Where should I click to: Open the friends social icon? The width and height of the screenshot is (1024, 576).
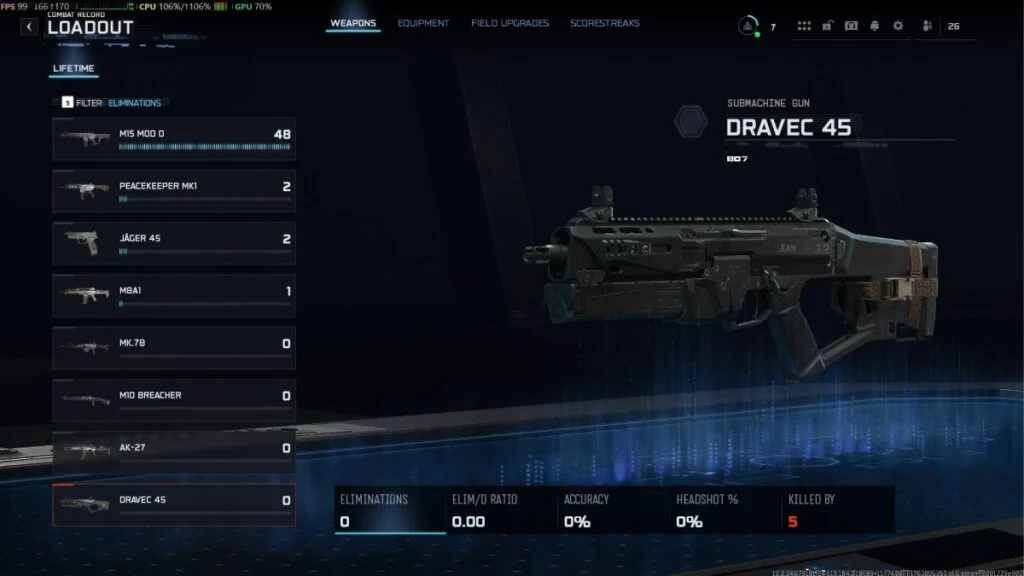pyautogui.click(x=927, y=26)
